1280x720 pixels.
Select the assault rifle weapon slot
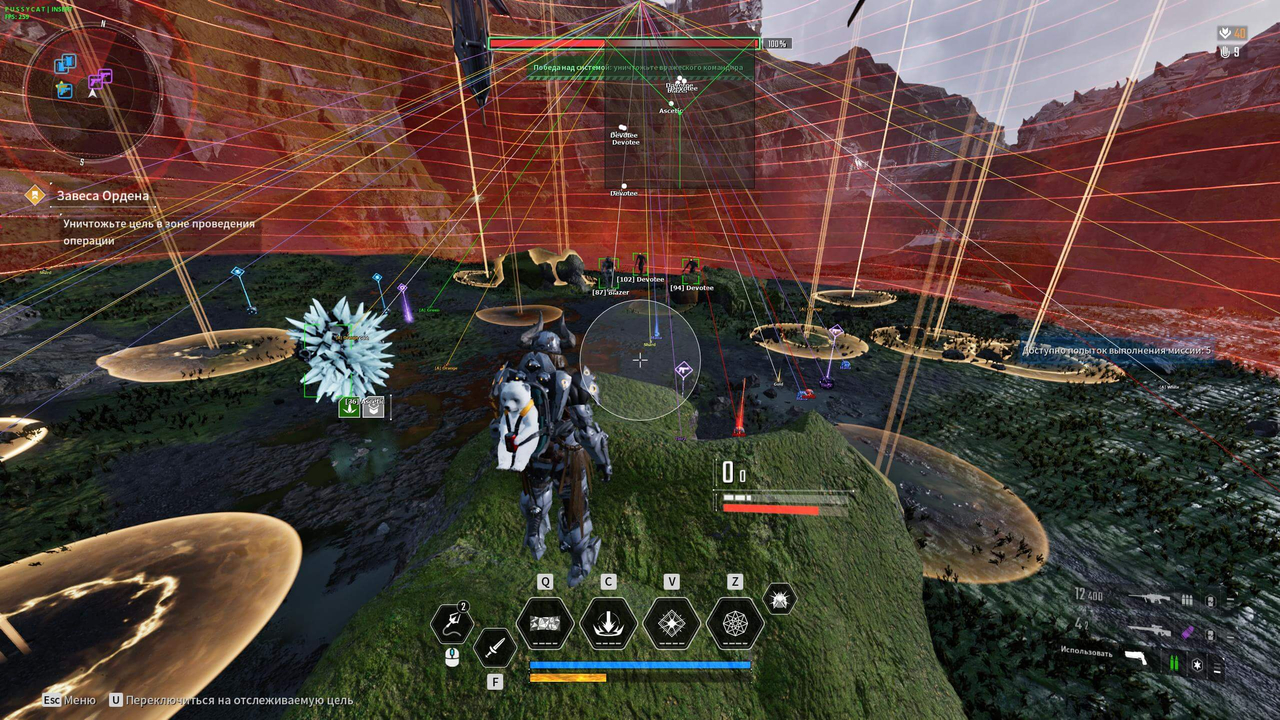click(x=1151, y=598)
